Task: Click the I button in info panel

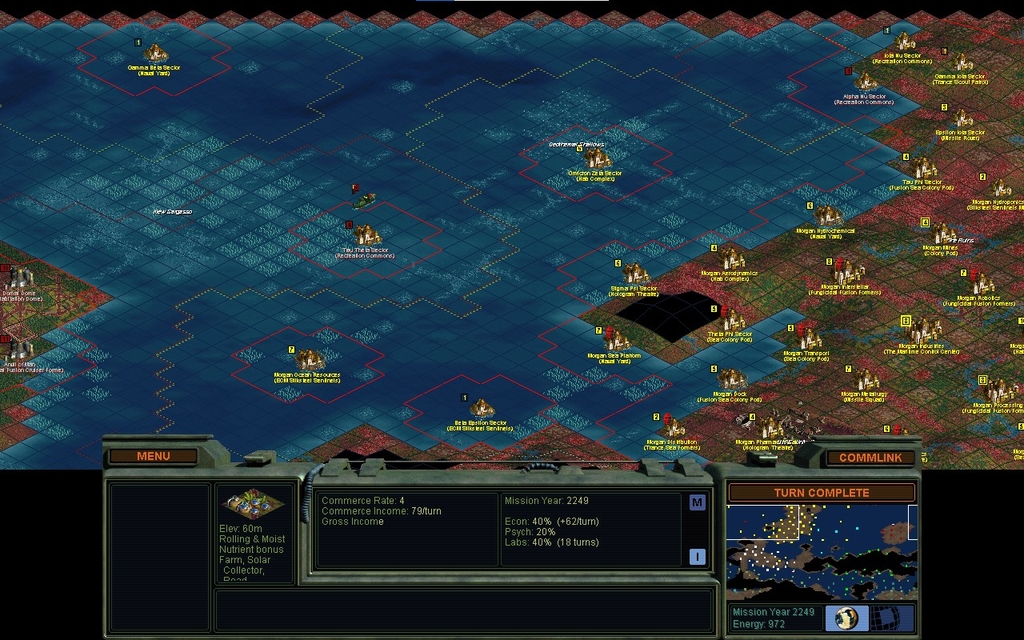Action: (x=697, y=557)
